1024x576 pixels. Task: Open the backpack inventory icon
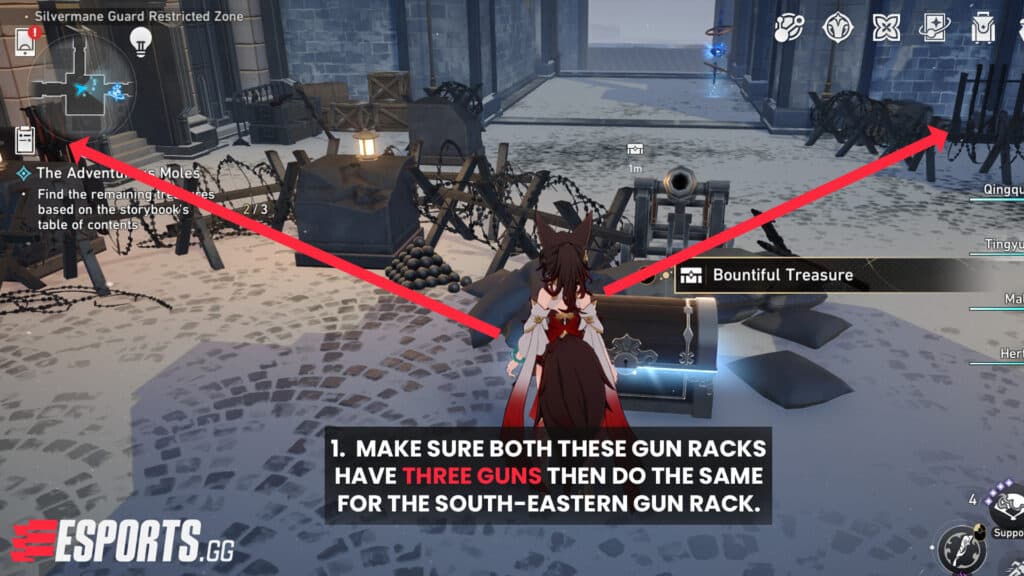[x=983, y=29]
